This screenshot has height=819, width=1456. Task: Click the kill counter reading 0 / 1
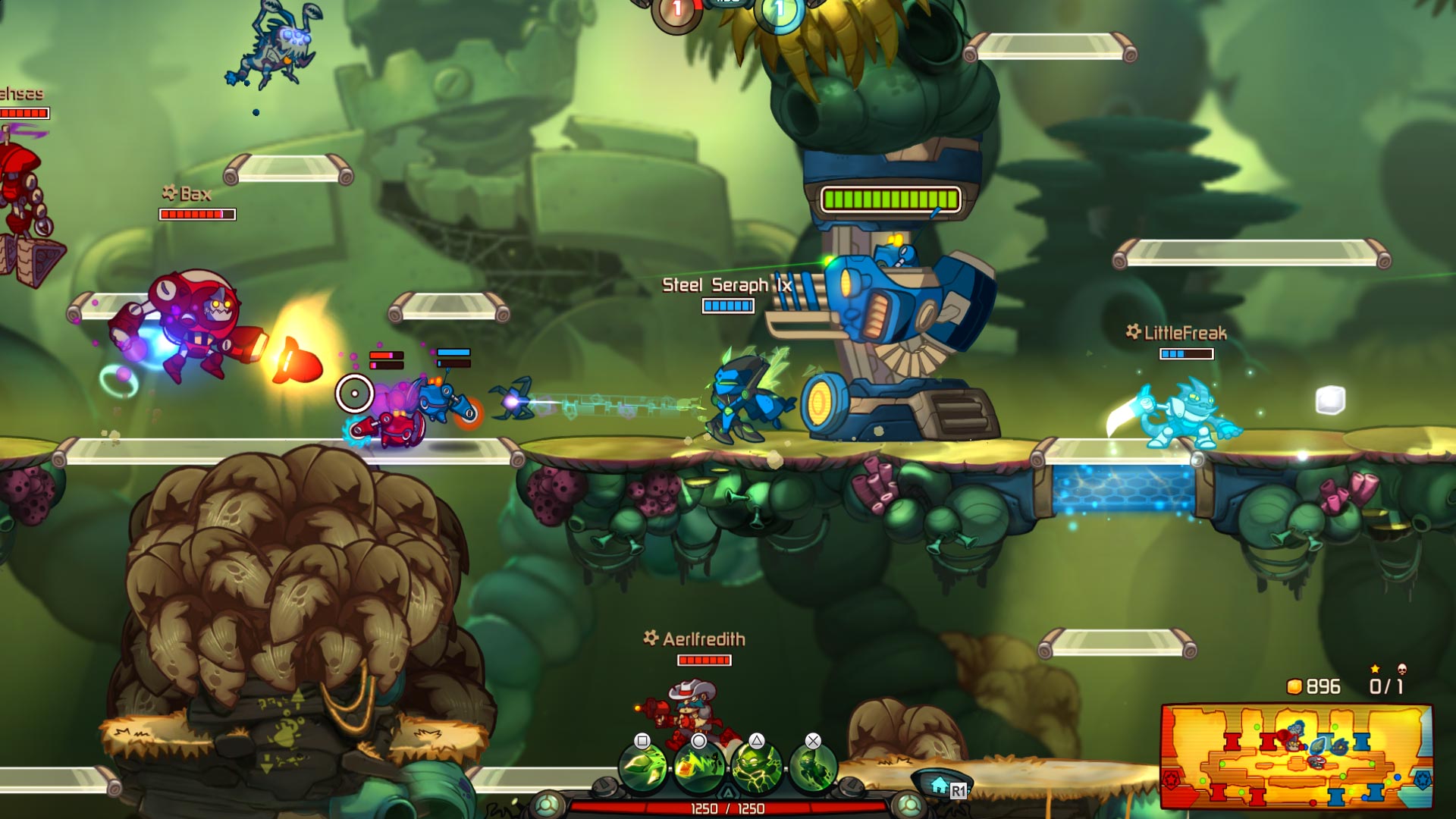[x=1385, y=686]
